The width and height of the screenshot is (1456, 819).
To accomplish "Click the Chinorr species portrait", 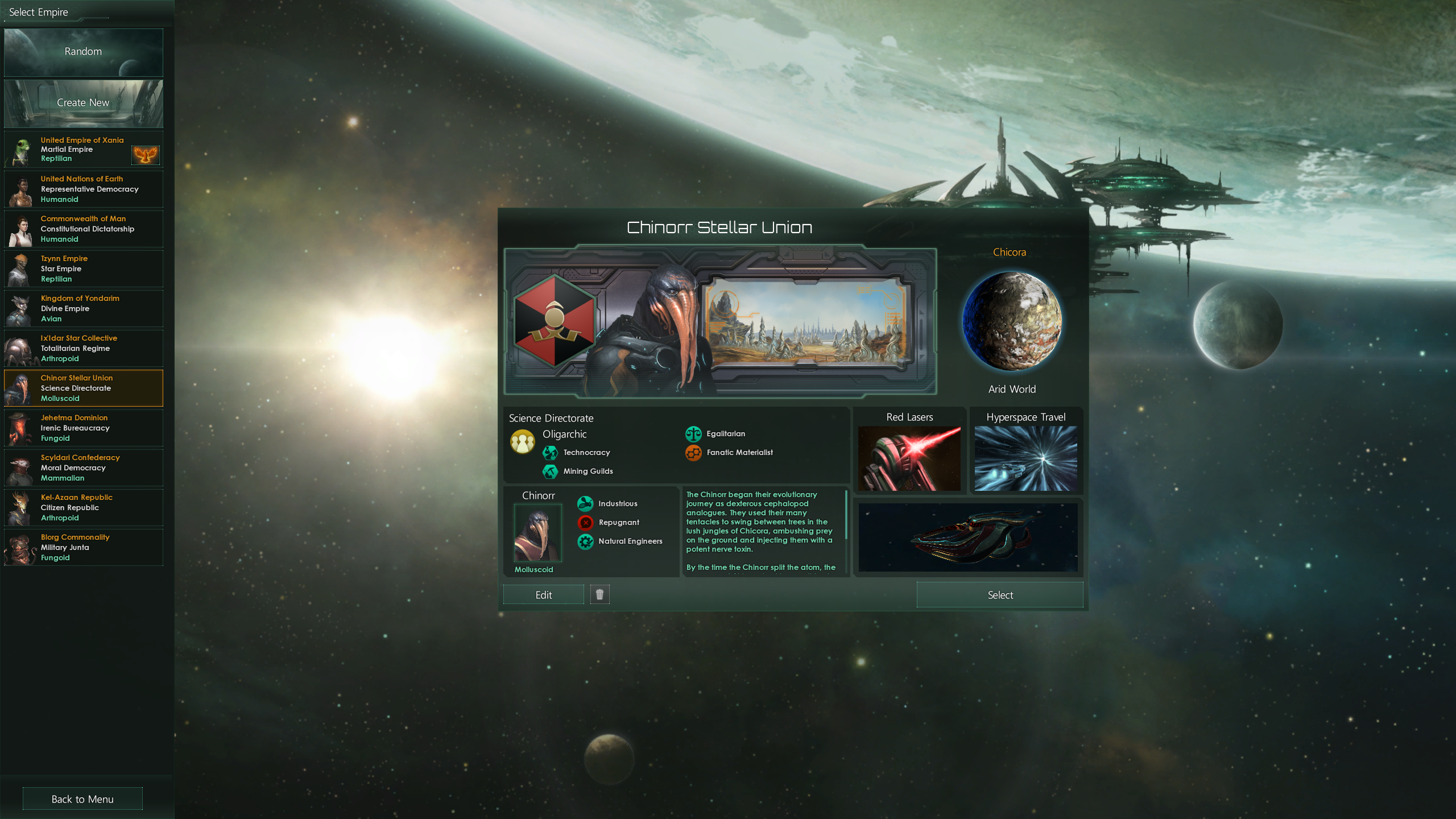I will tap(537, 533).
